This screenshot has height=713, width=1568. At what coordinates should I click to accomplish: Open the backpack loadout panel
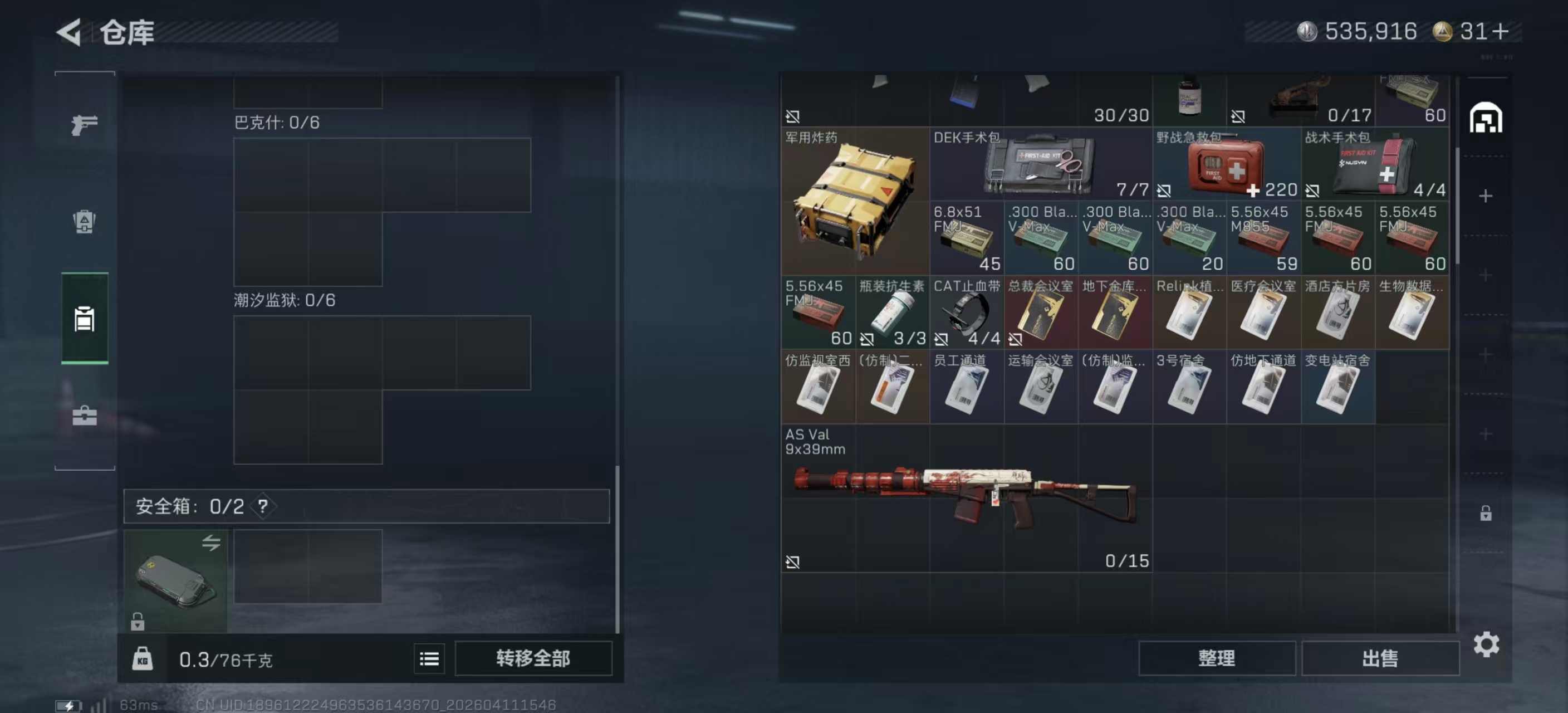[84, 223]
